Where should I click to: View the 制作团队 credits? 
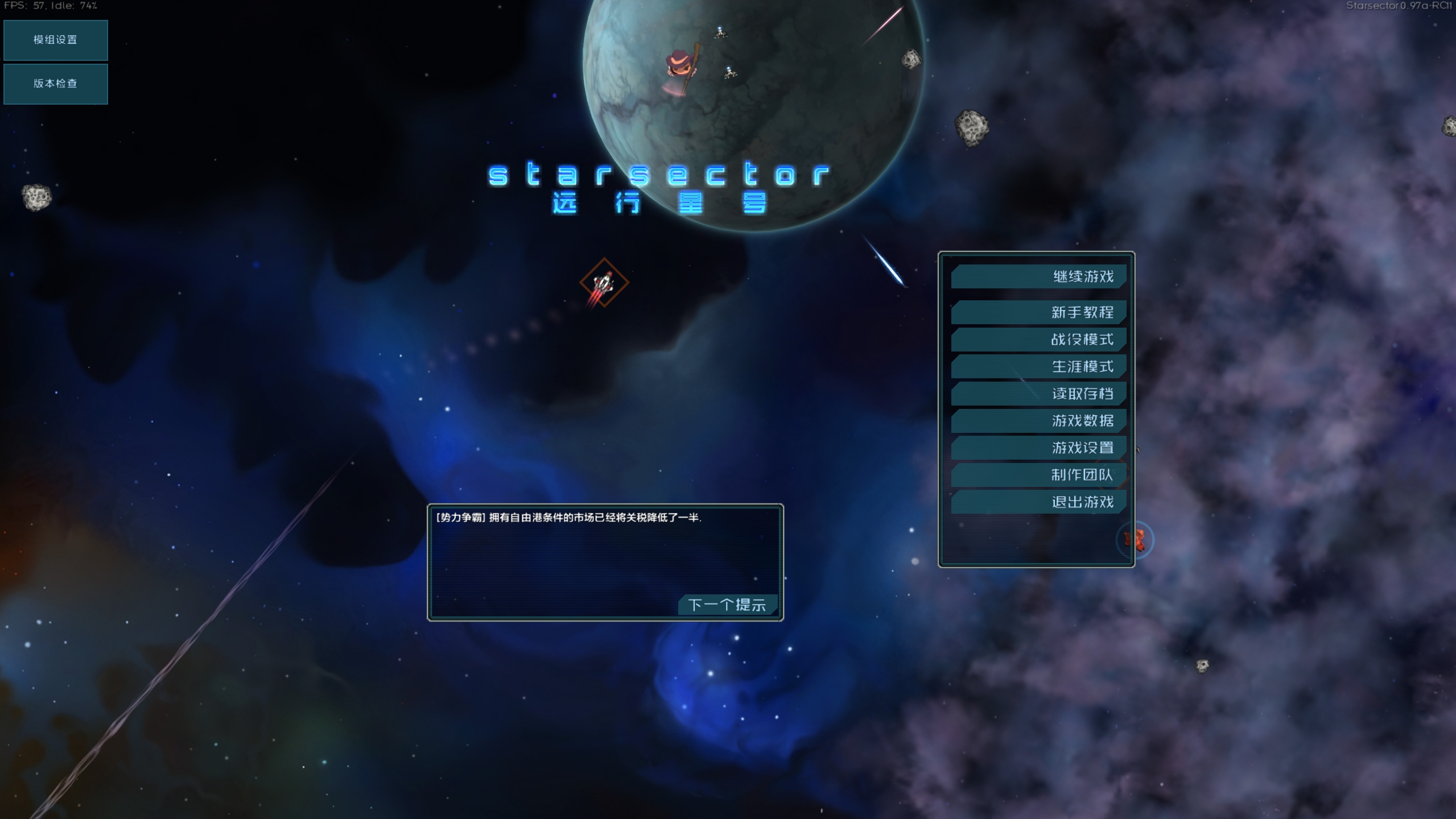[1038, 474]
